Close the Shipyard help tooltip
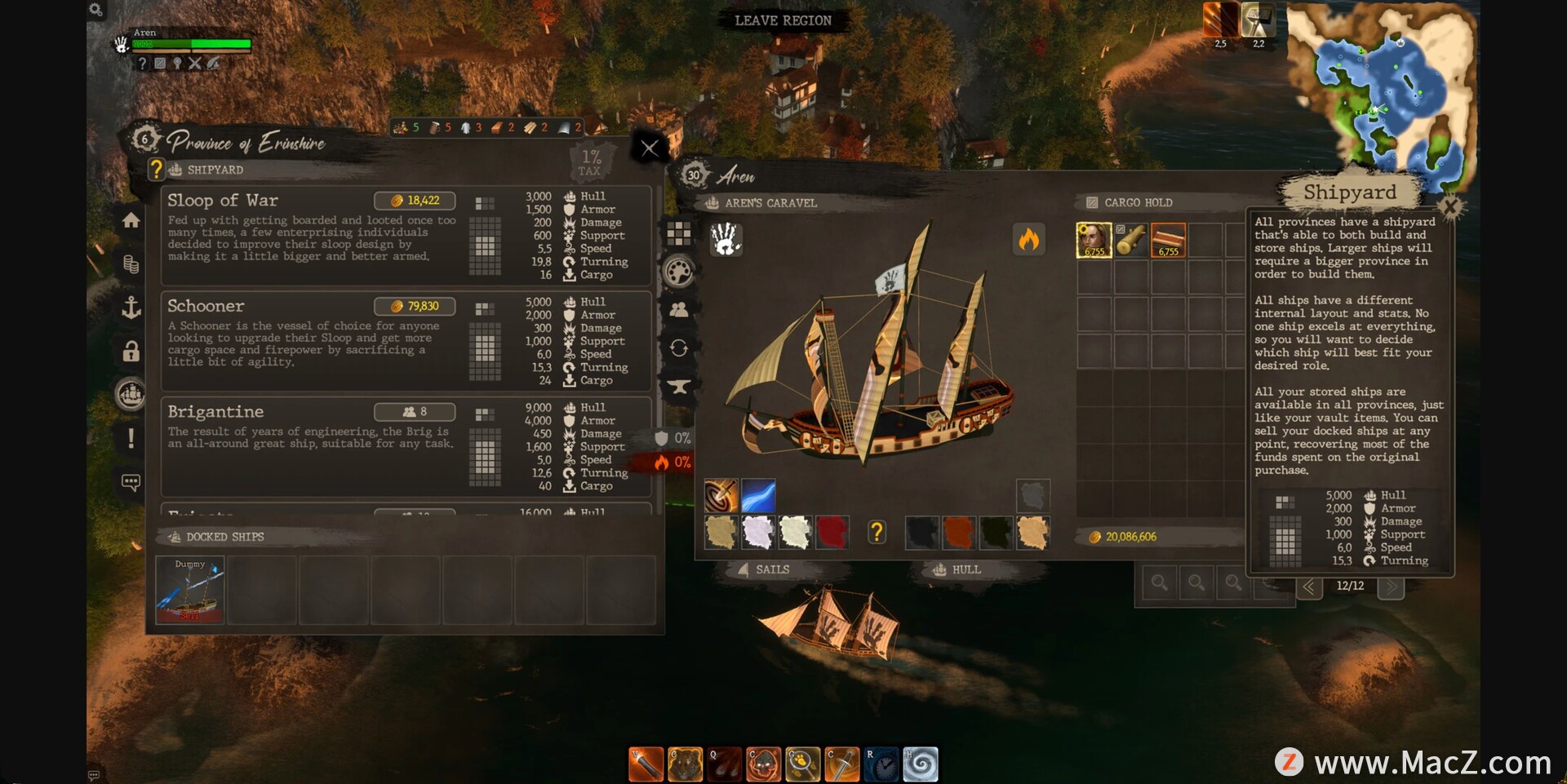 coord(1450,206)
